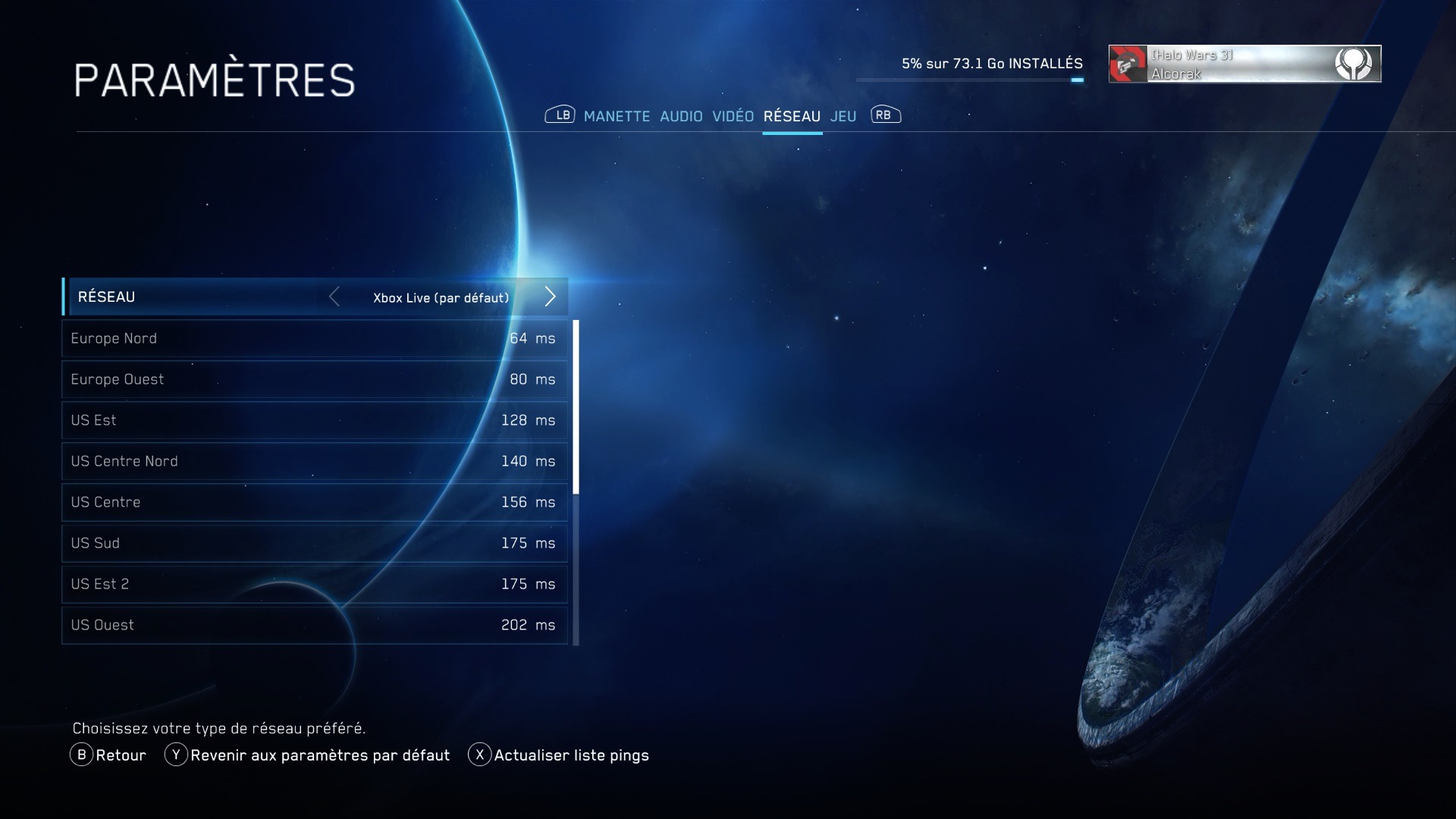Click Revenir aux paramètres par défaut

(x=307, y=755)
